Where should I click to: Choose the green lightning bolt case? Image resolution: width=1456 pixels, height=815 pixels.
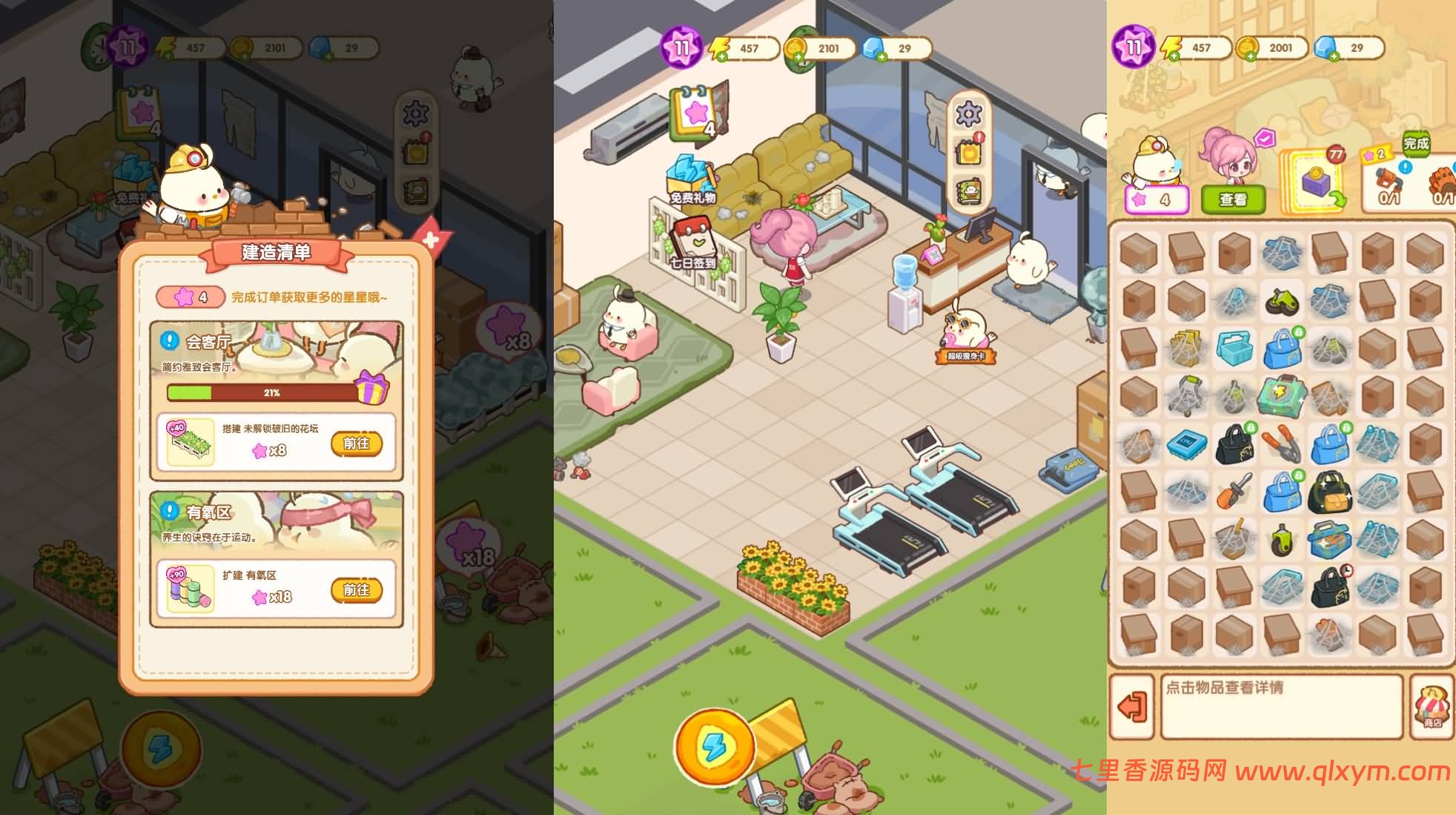tap(1280, 396)
